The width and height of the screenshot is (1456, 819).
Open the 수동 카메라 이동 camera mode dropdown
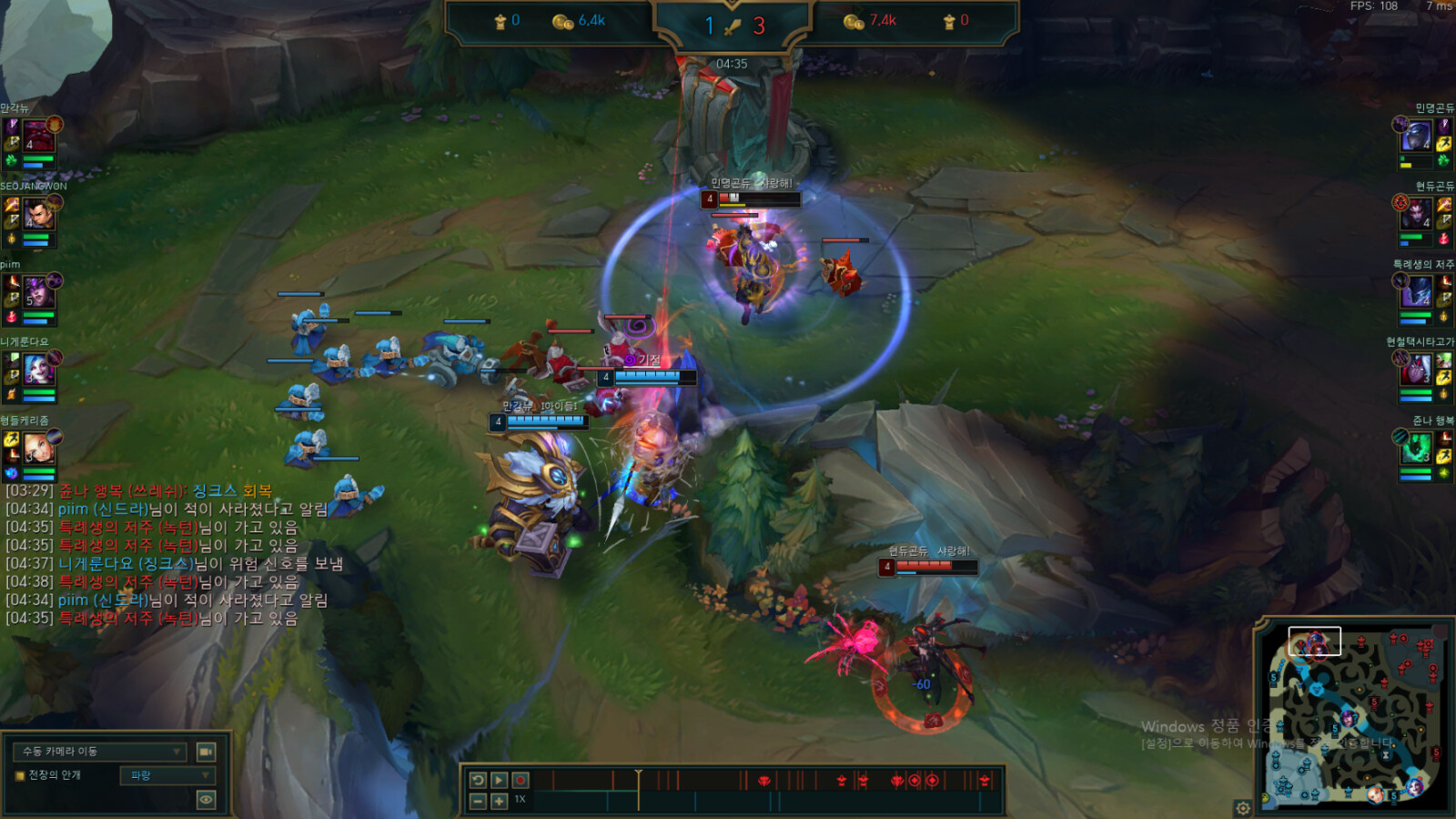click(100, 751)
